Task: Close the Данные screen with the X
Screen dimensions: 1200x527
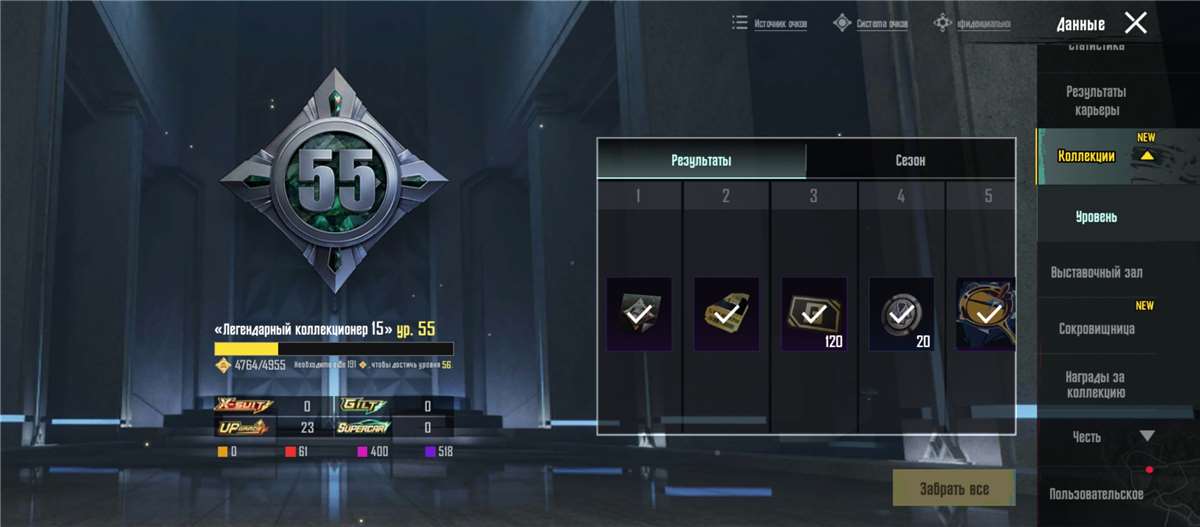Action: pyautogui.click(x=1135, y=23)
